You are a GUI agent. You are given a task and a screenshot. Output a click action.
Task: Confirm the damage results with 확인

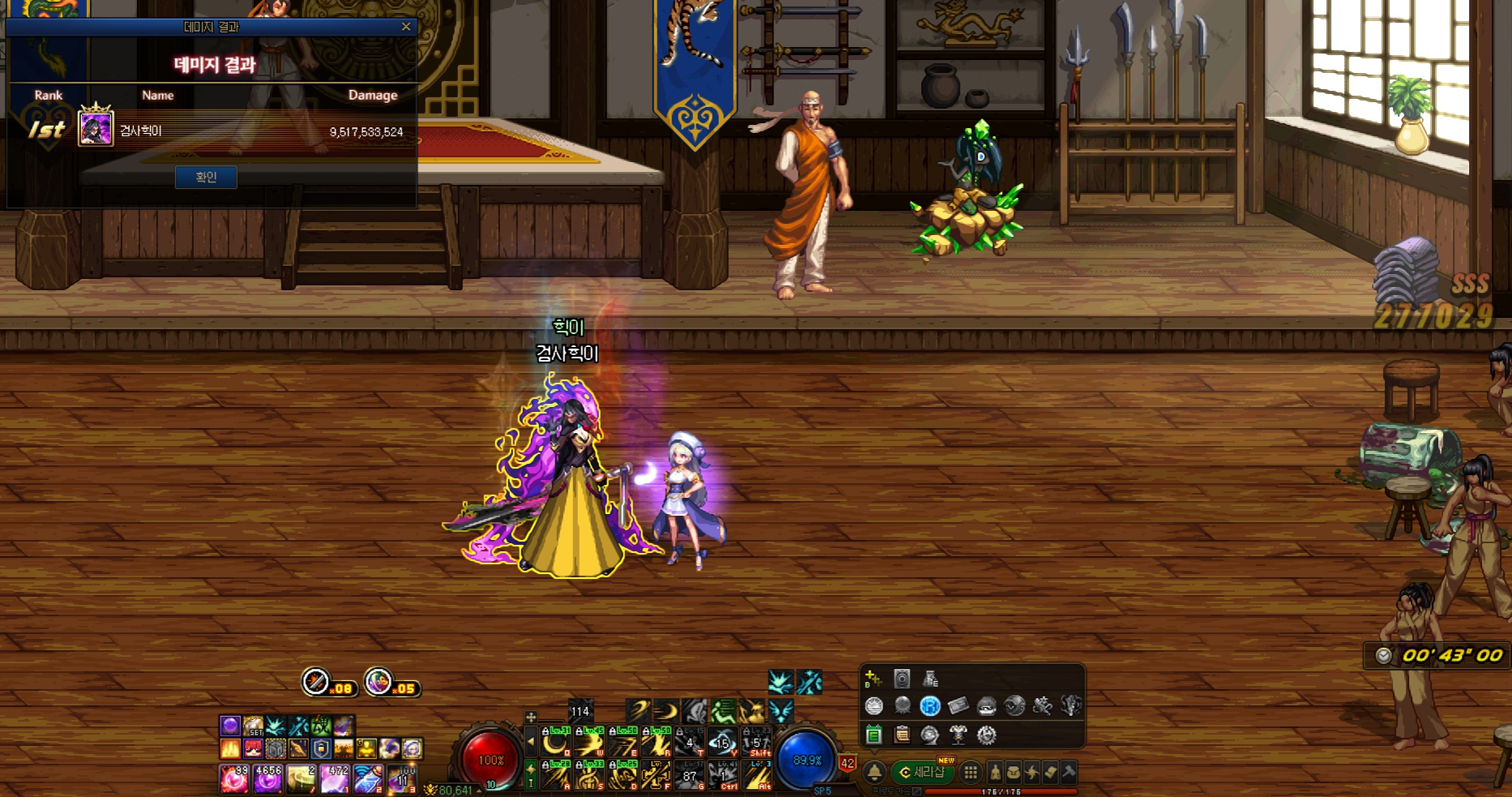click(206, 178)
